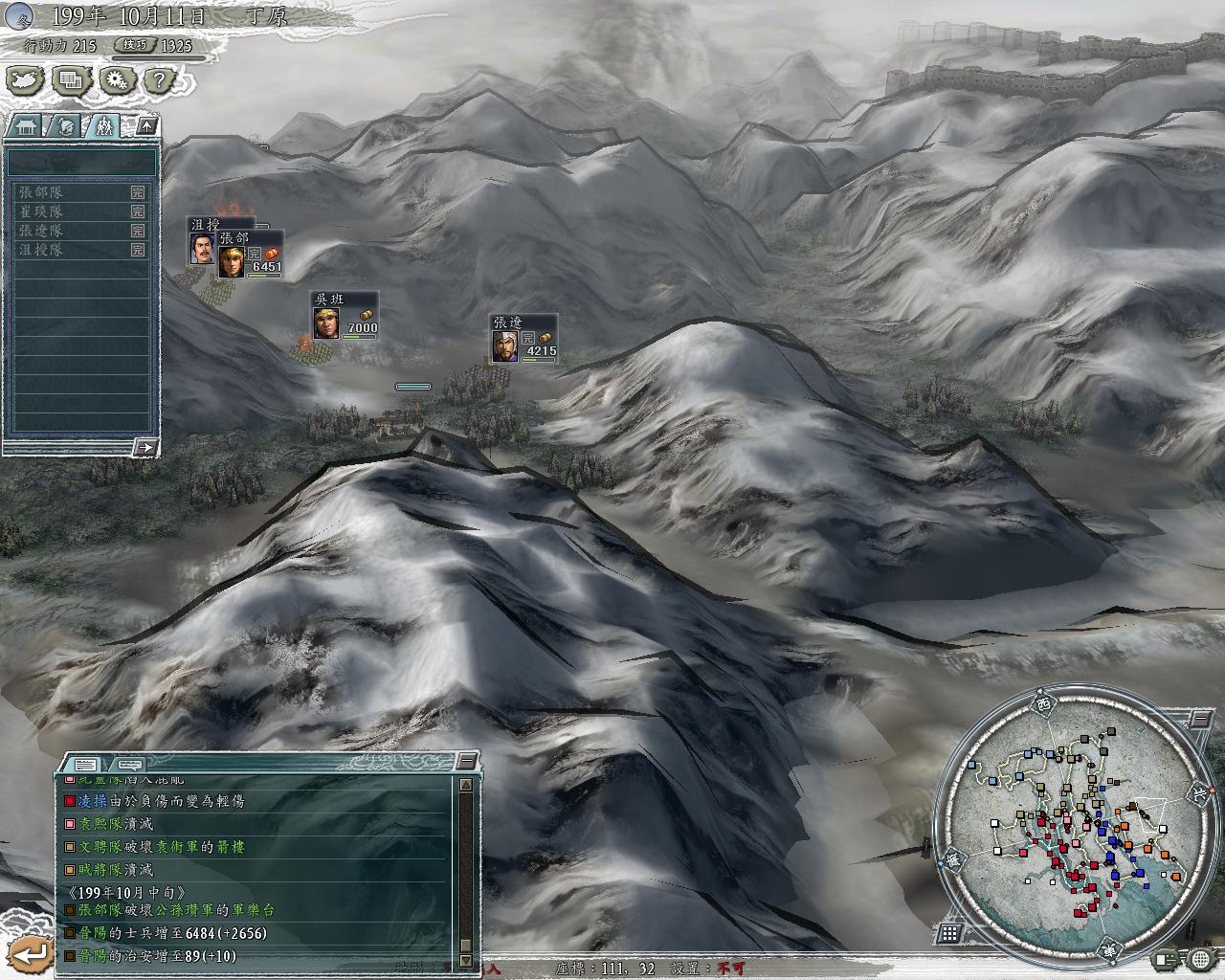
Task: Click the return arrow button
Action: [x=32, y=953]
